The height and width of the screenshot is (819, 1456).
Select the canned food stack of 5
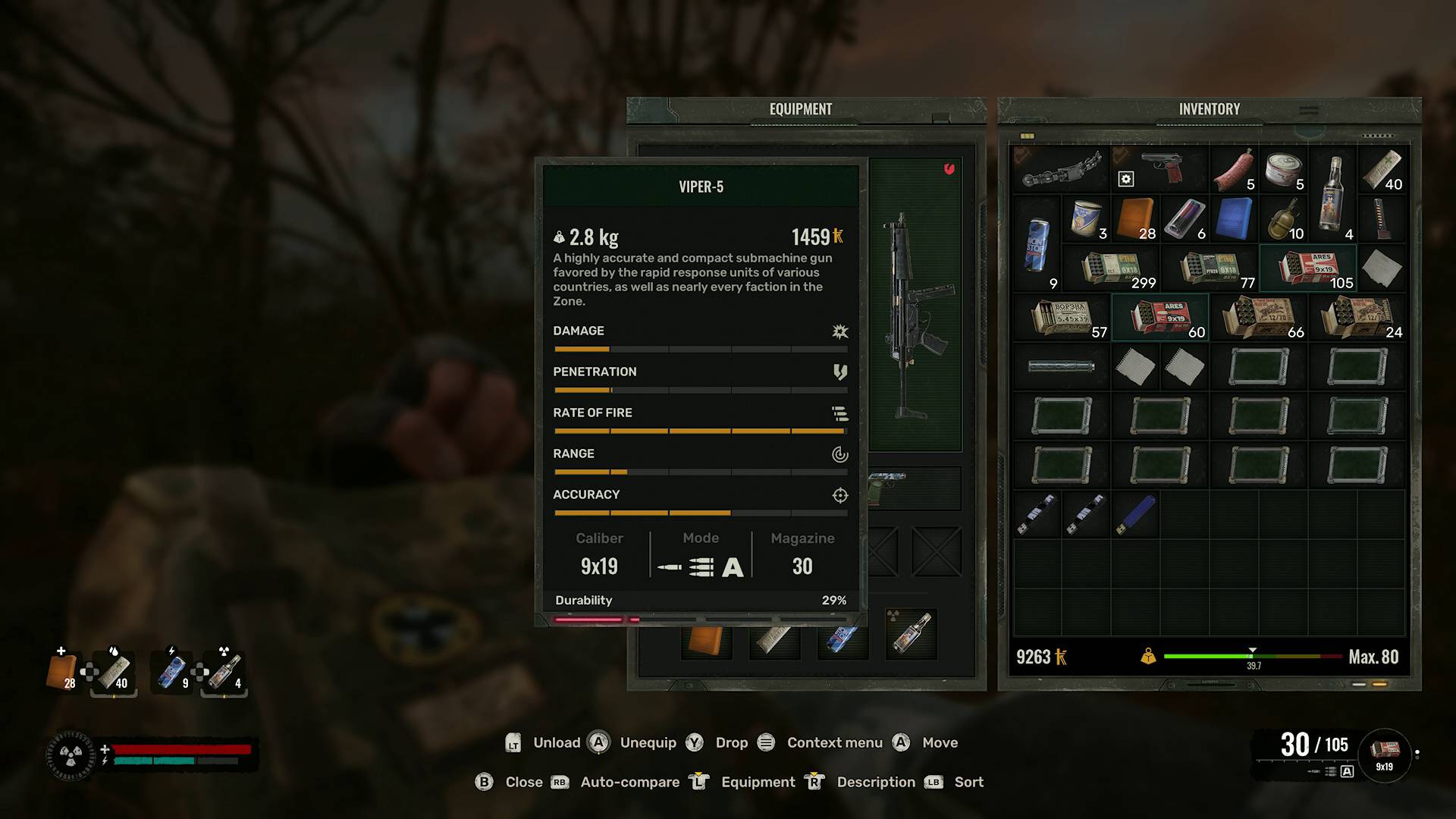click(1283, 170)
